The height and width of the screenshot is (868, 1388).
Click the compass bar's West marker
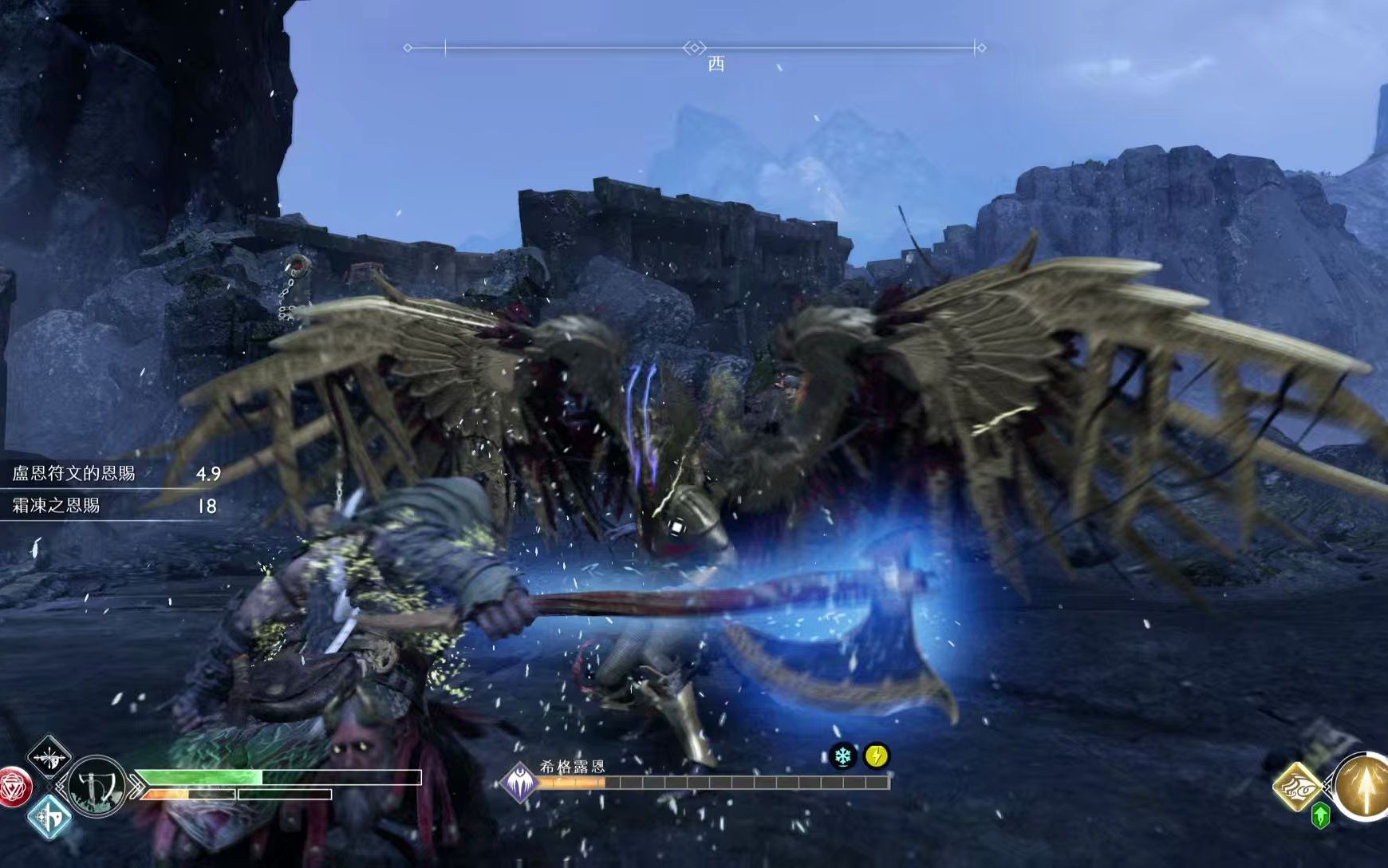(x=716, y=64)
